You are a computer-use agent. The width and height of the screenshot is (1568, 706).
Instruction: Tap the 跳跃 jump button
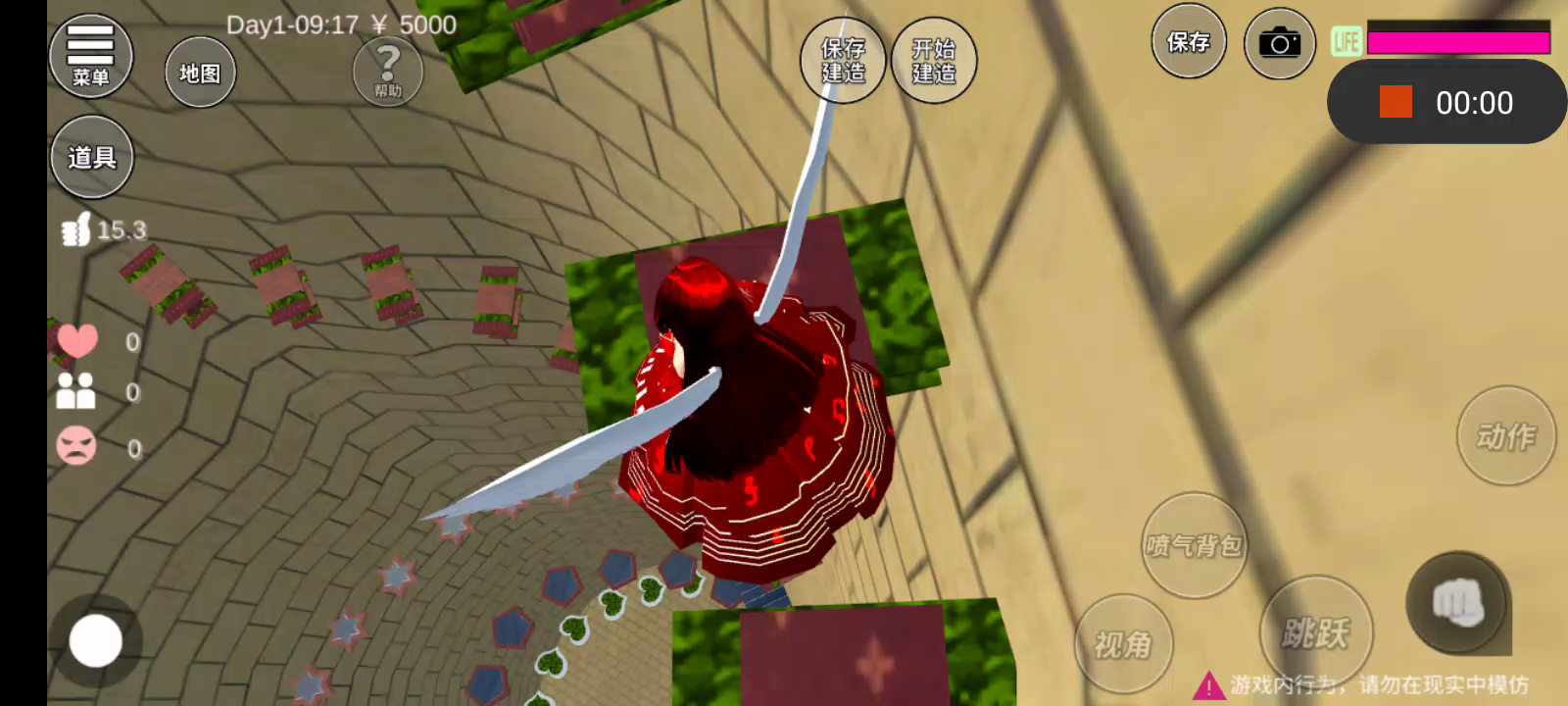tap(1315, 632)
